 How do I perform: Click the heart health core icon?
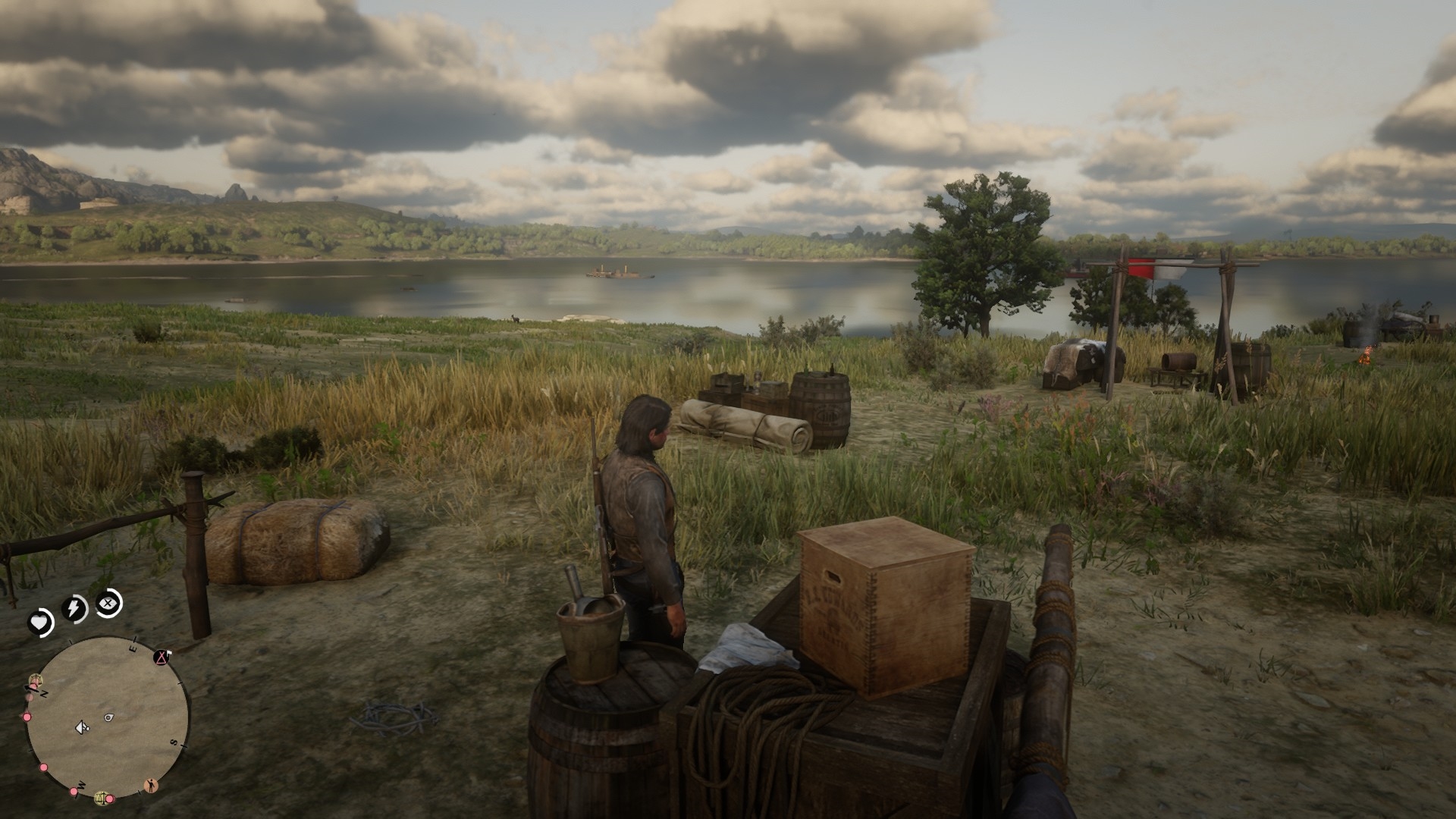coord(39,623)
